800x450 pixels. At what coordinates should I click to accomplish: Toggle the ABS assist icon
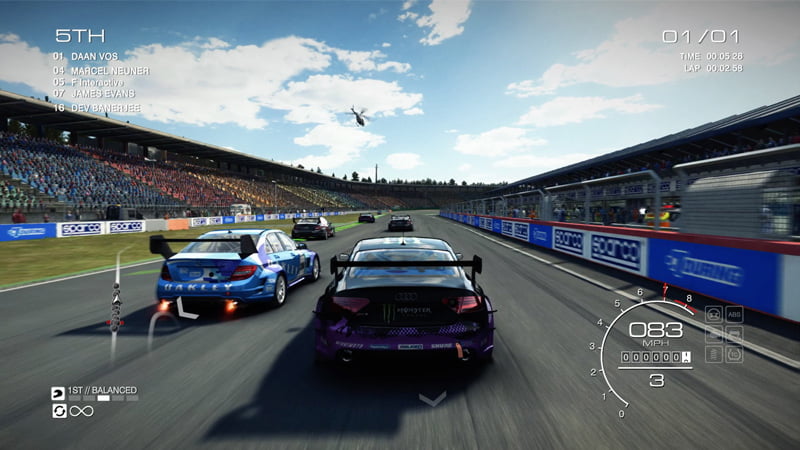[x=734, y=314]
